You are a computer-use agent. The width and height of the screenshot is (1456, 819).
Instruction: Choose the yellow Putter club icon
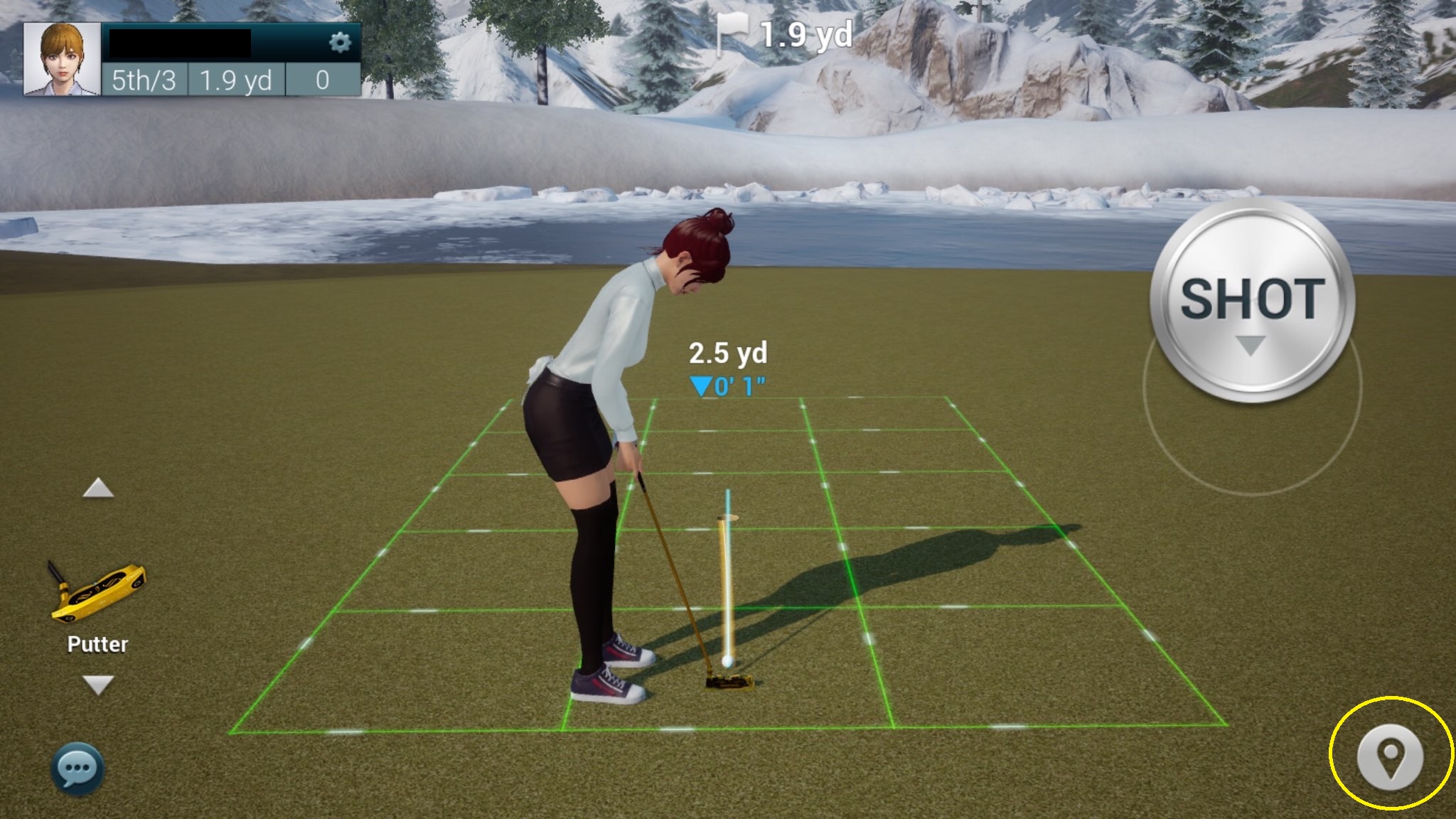tap(97, 591)
